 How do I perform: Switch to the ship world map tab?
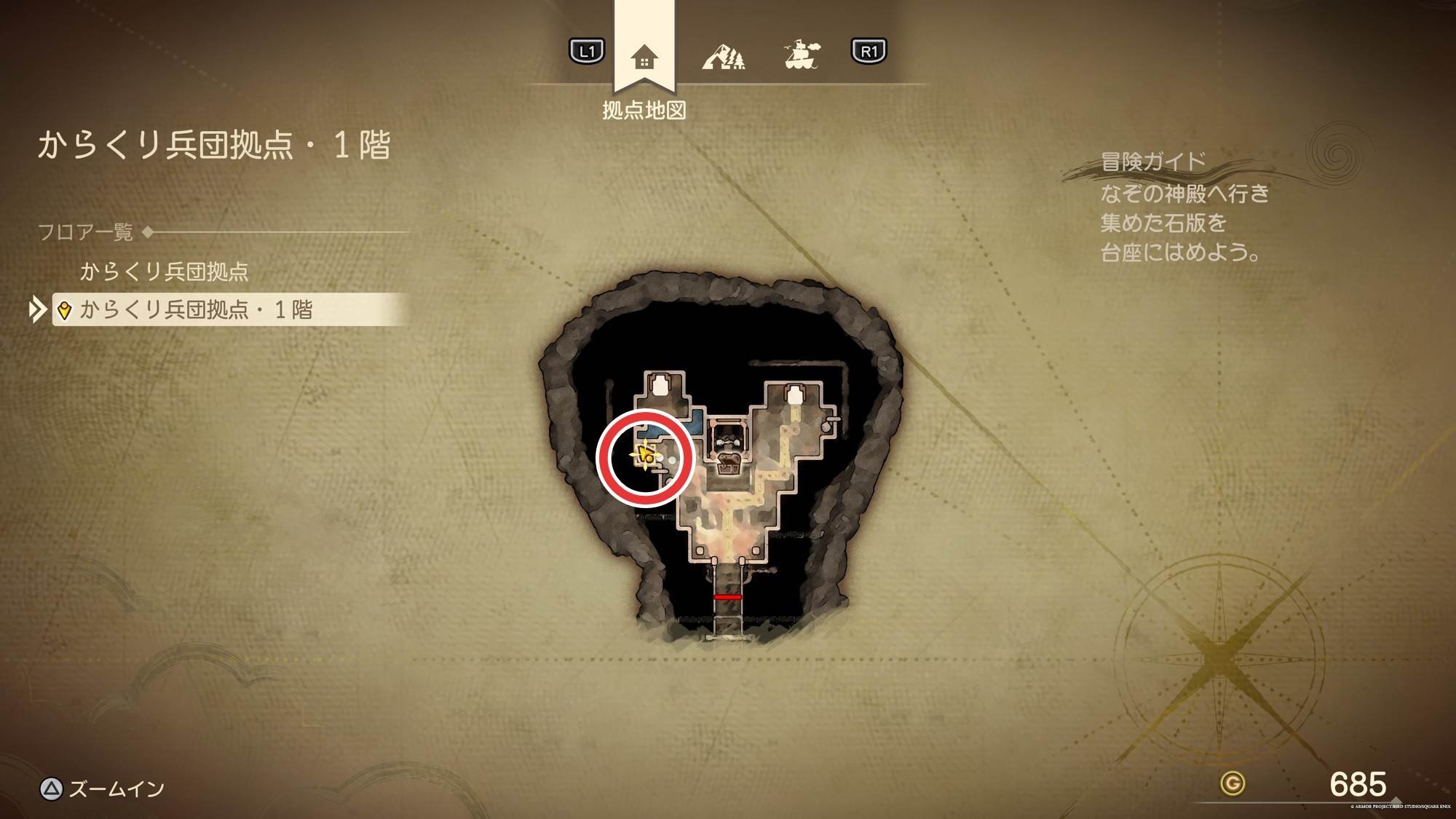(802, 55)
